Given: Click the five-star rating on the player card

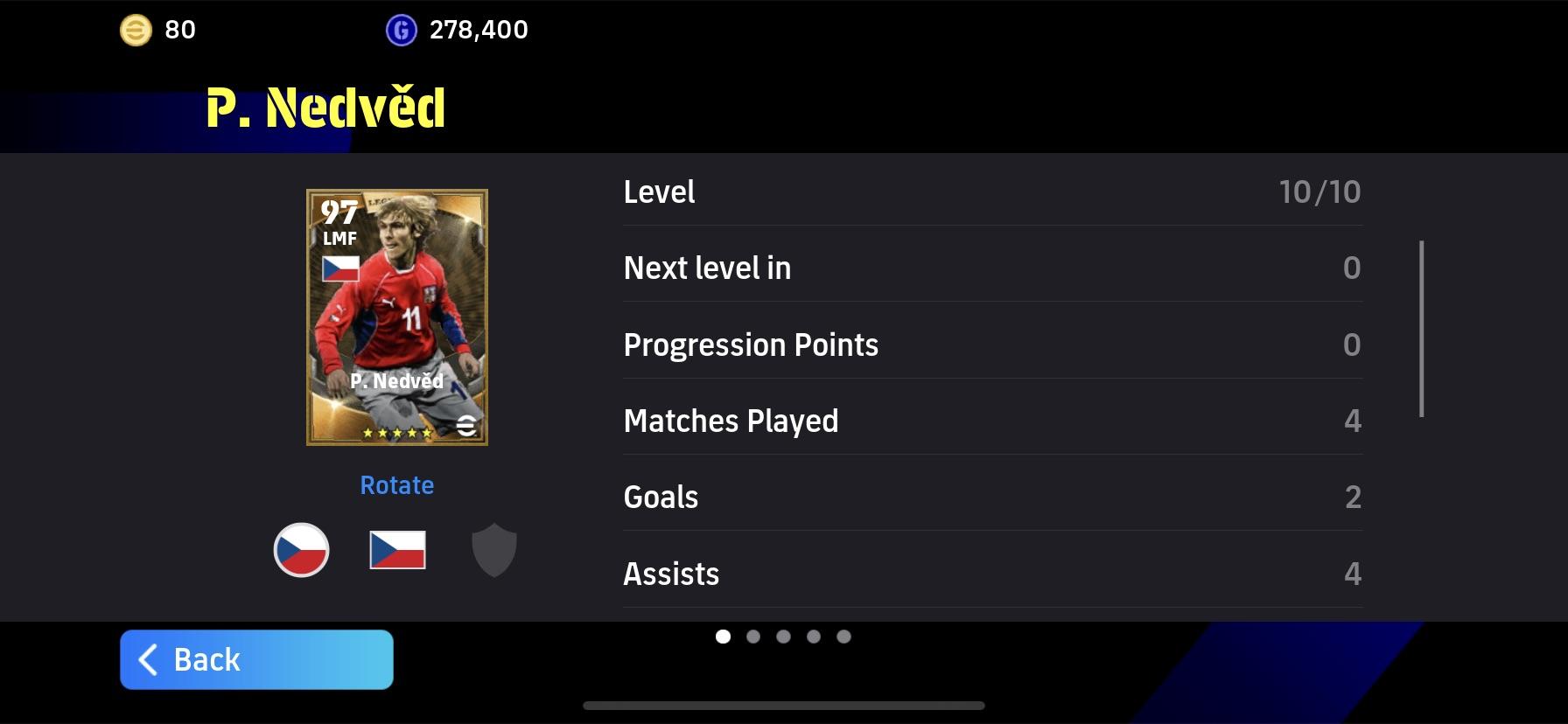Looking at the screenshot, I should (x=396, y=431).
